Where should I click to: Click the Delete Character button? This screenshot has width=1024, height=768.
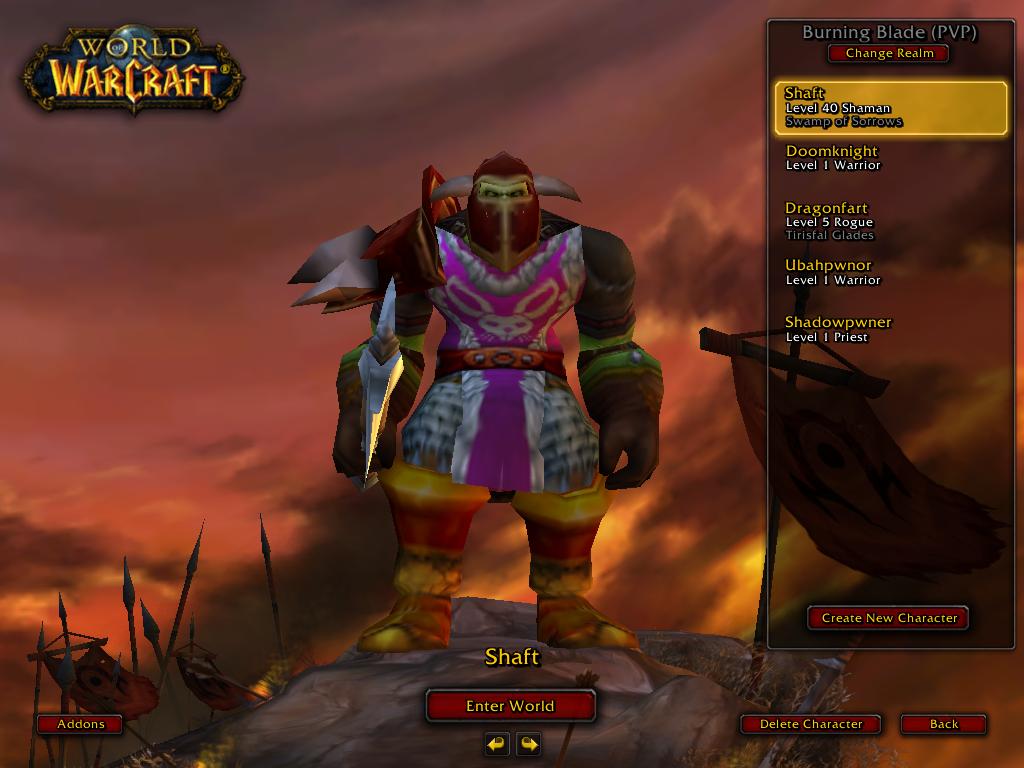[x=811, y=724]
